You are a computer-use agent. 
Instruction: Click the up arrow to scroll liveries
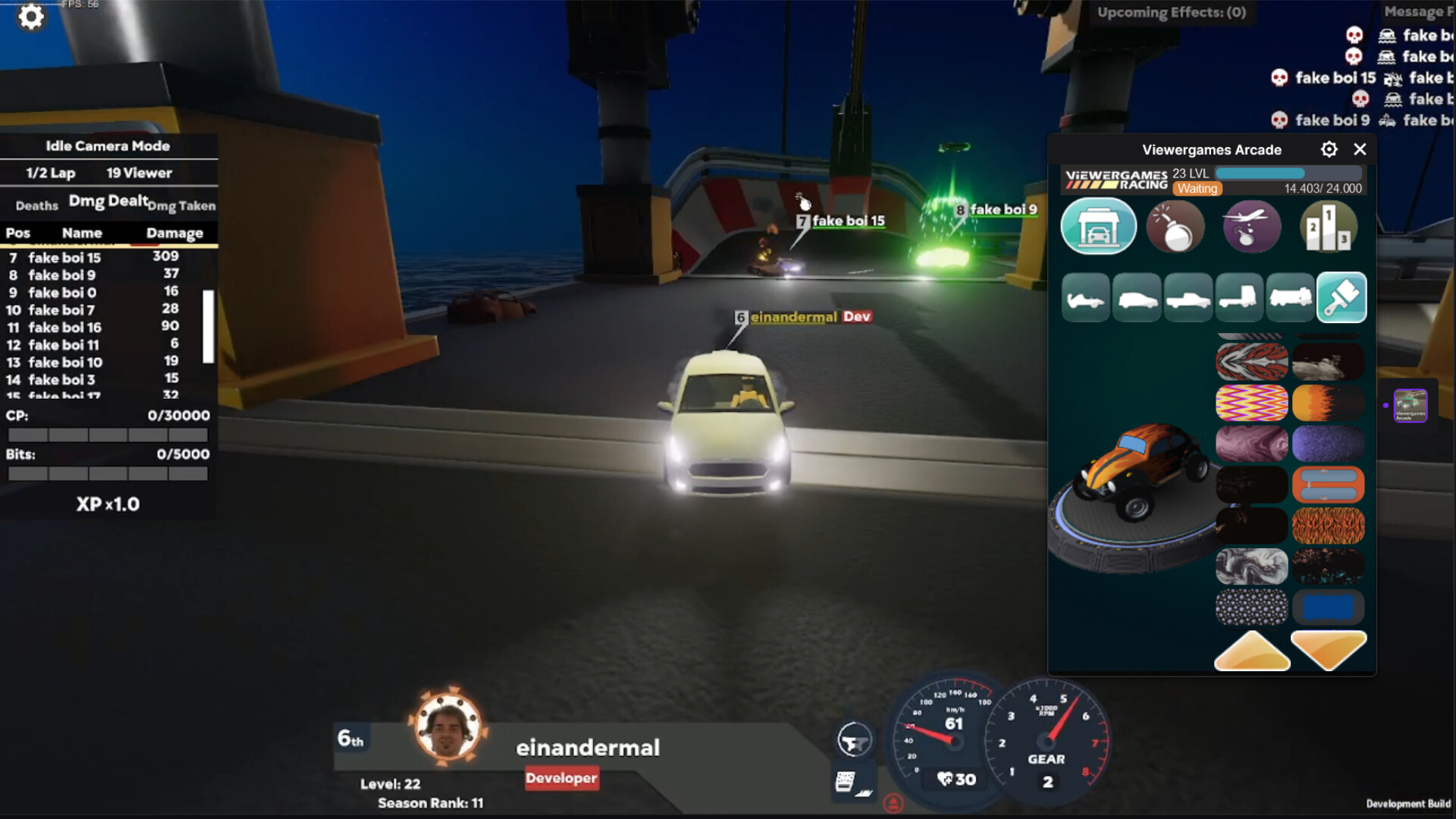tap(1251, 650)
